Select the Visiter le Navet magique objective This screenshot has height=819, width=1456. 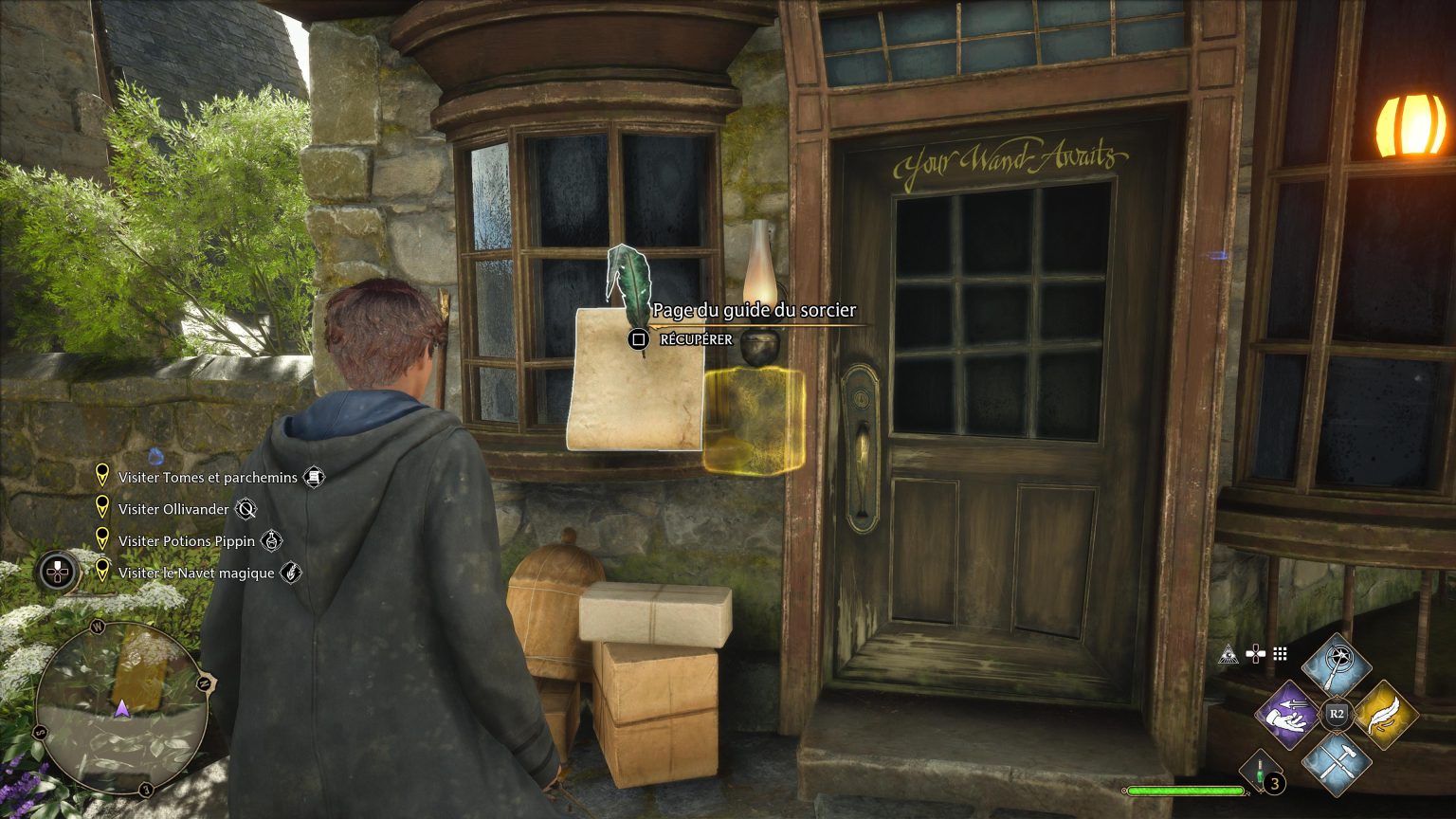pyautogui.click(x=195, y=573)
